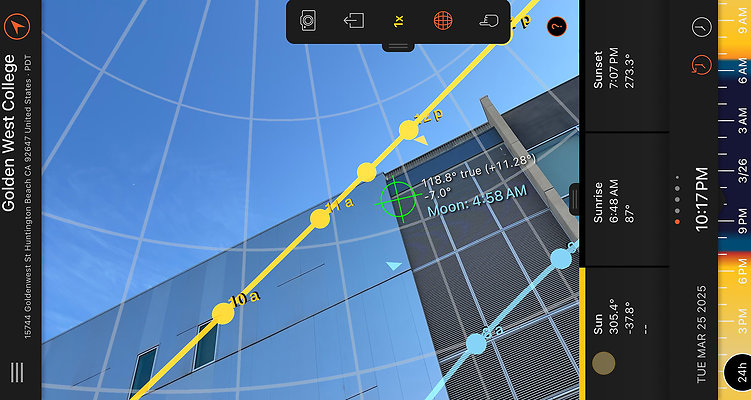This screenshot has height=400, width=751.
Task: Toggle the orange globe grid overlay
Action: pos(442,20)
